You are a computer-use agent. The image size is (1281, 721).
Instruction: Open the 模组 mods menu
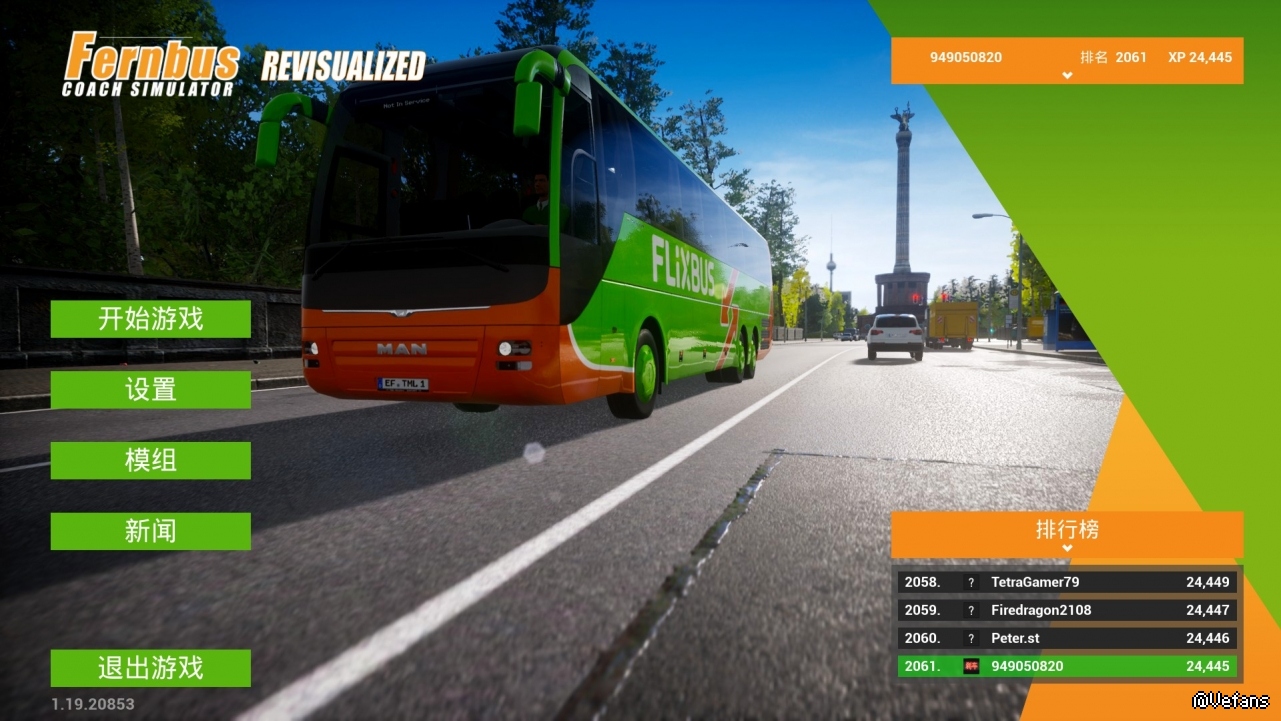(151, 461)
